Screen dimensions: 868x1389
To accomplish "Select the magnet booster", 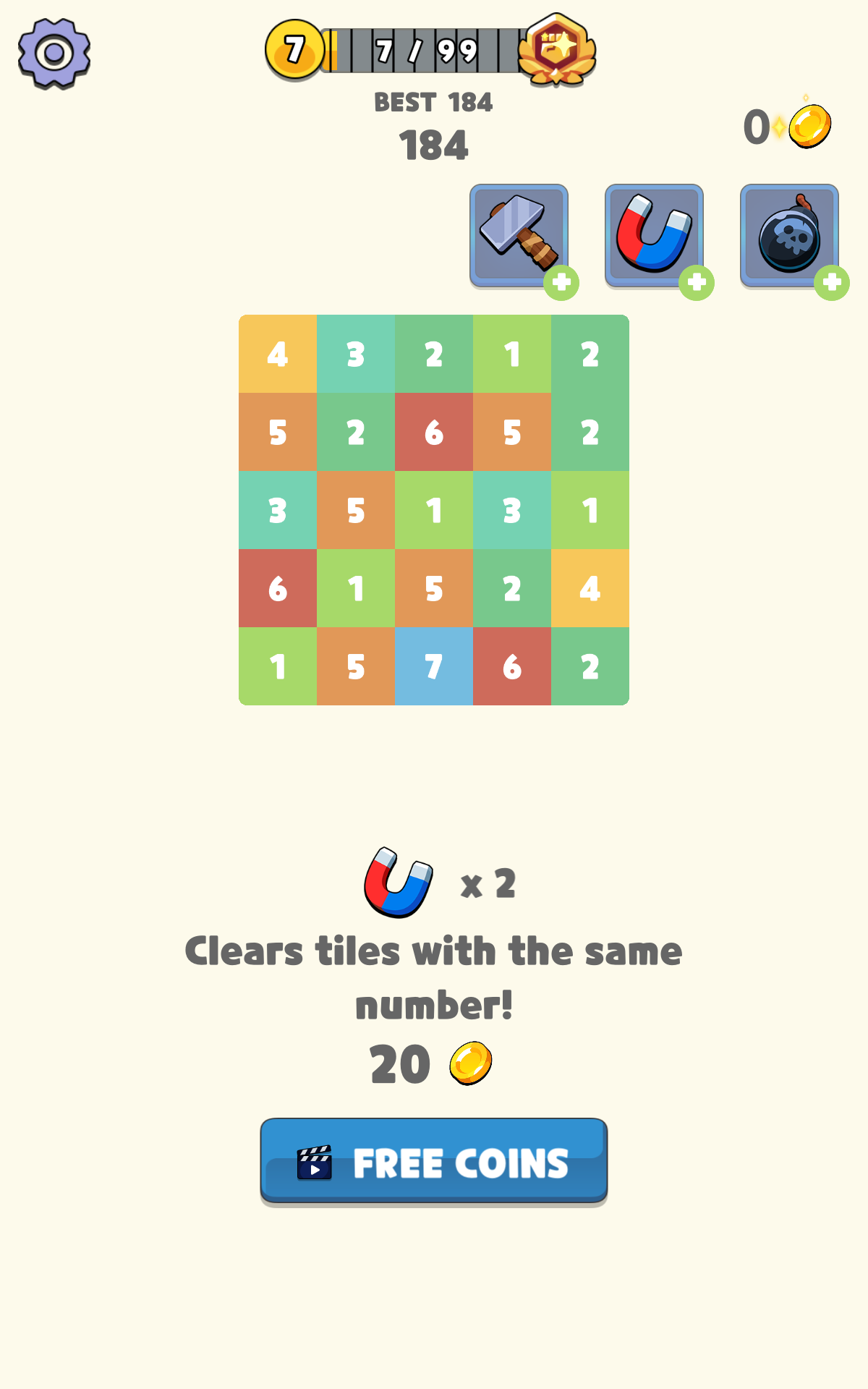I will (x=654, y=235).
